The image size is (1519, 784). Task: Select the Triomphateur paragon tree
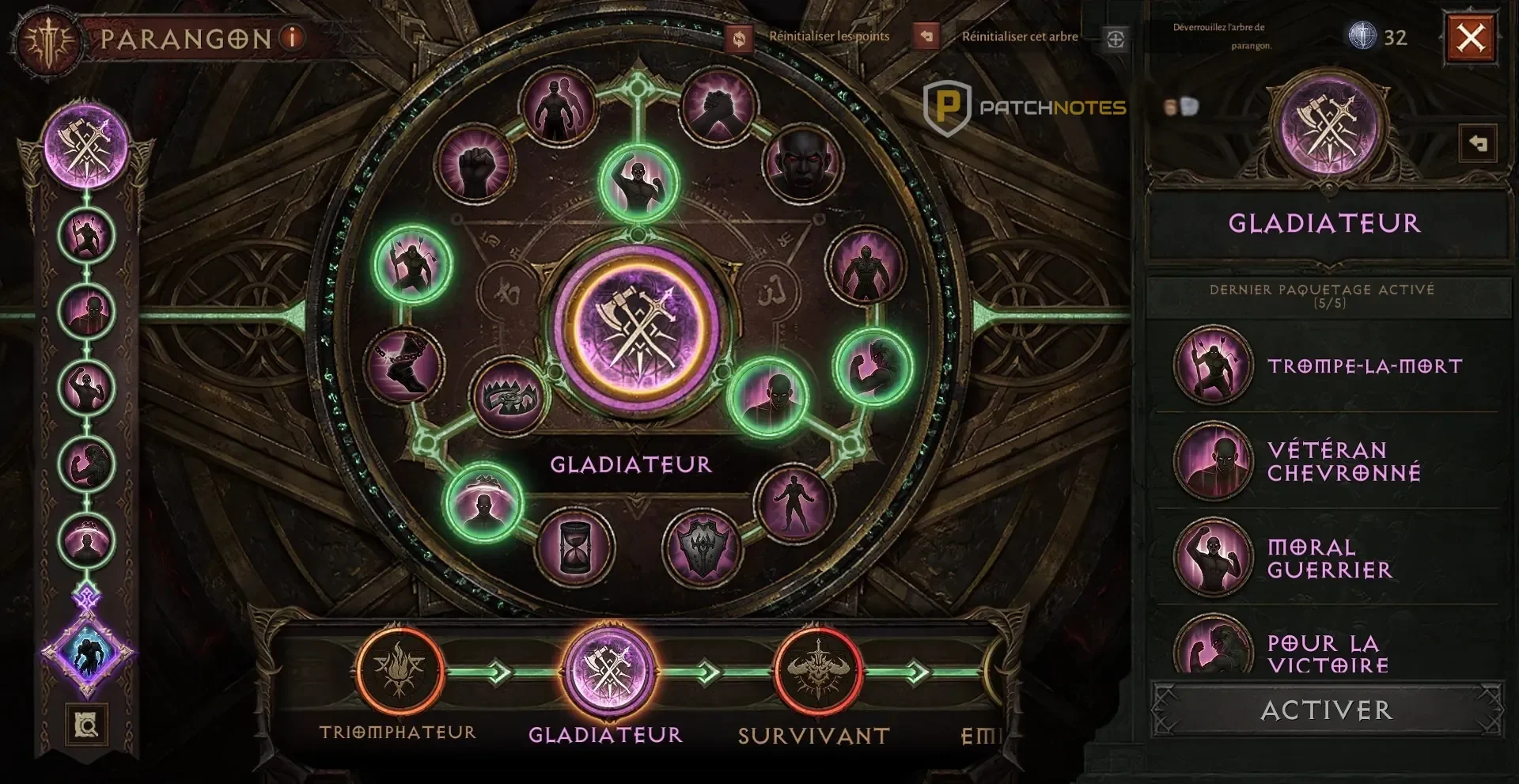399,671
